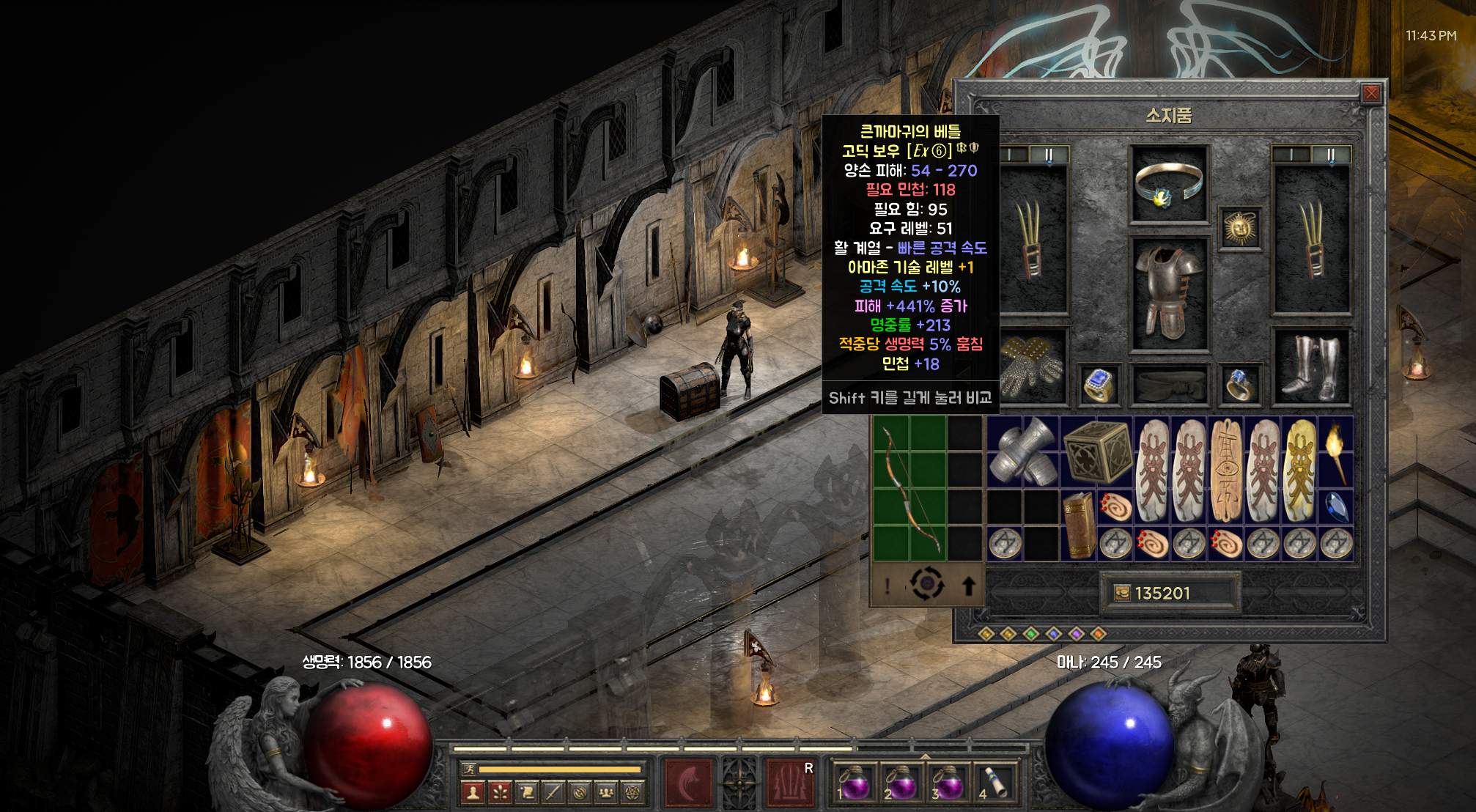The width and height of the screenshot is (1476, 812).
Task: Open the character screen from the mini menu
Action: (473, 792)
